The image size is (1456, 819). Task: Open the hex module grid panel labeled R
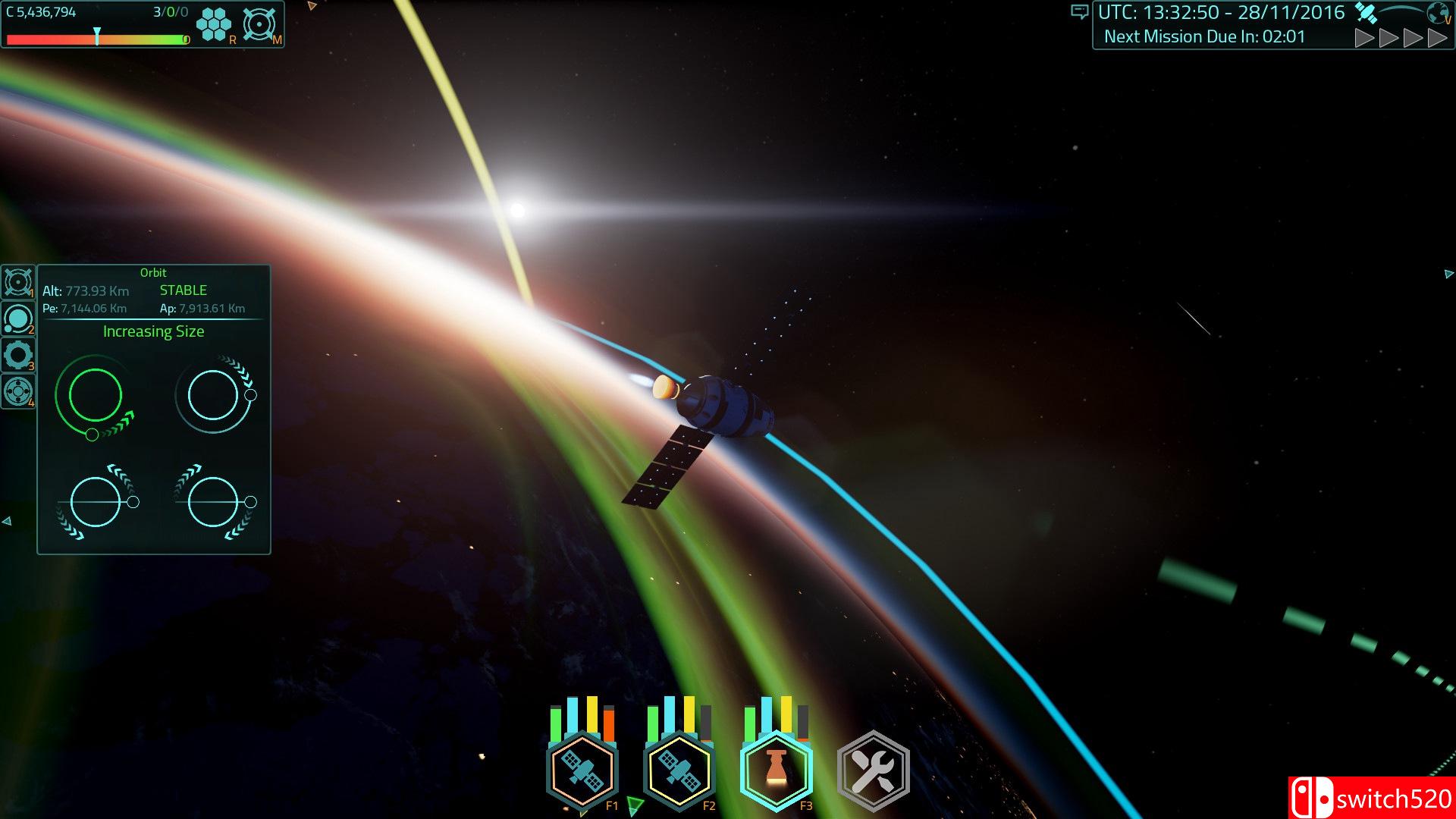click(x=213, y=23)
